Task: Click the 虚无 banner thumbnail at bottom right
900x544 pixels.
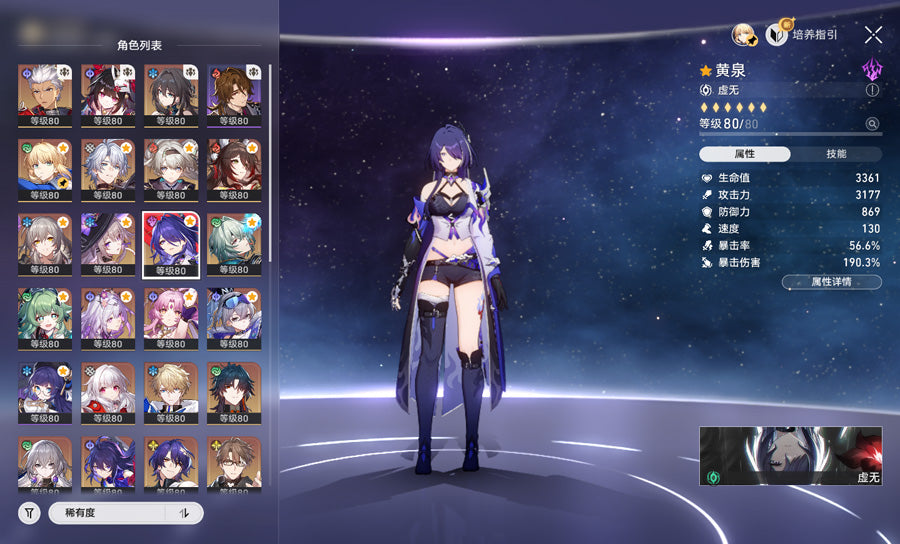Action: tap(790, 456)
